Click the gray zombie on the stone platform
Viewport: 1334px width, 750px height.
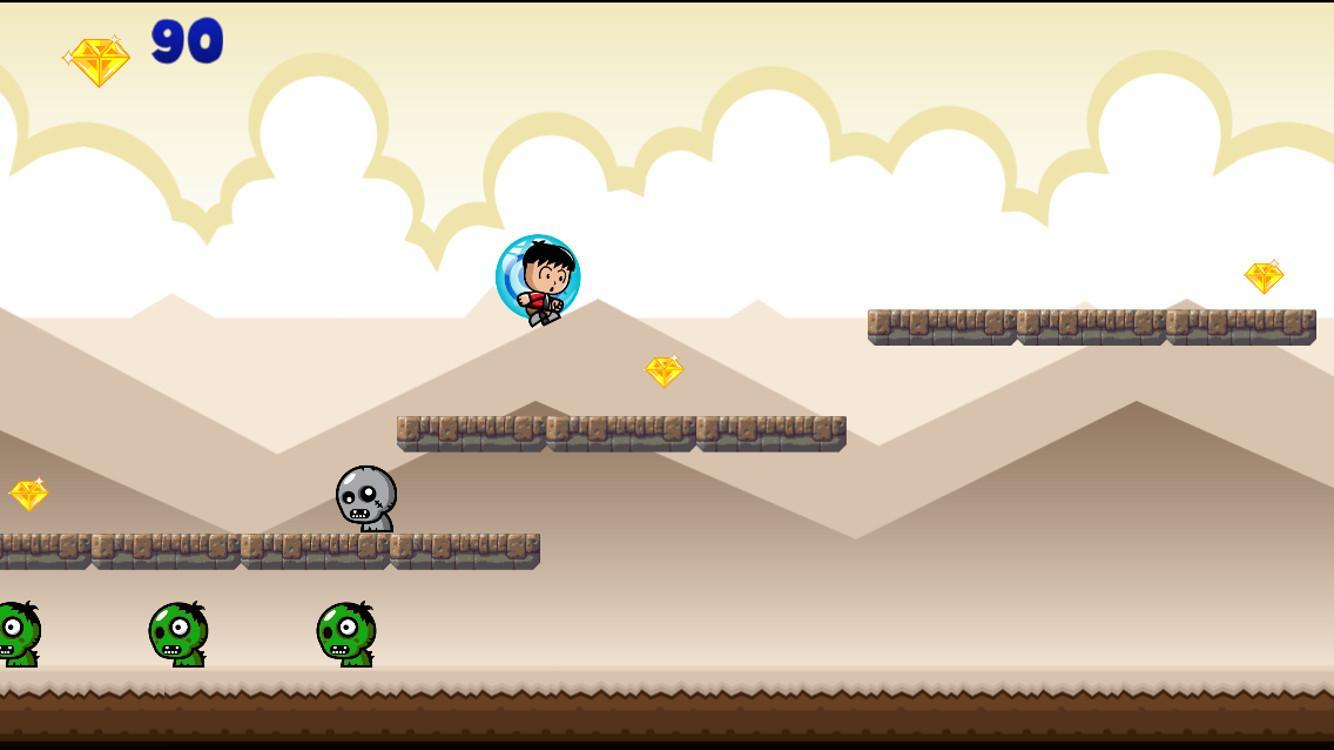pyautogui.click(x=365, y=498)
